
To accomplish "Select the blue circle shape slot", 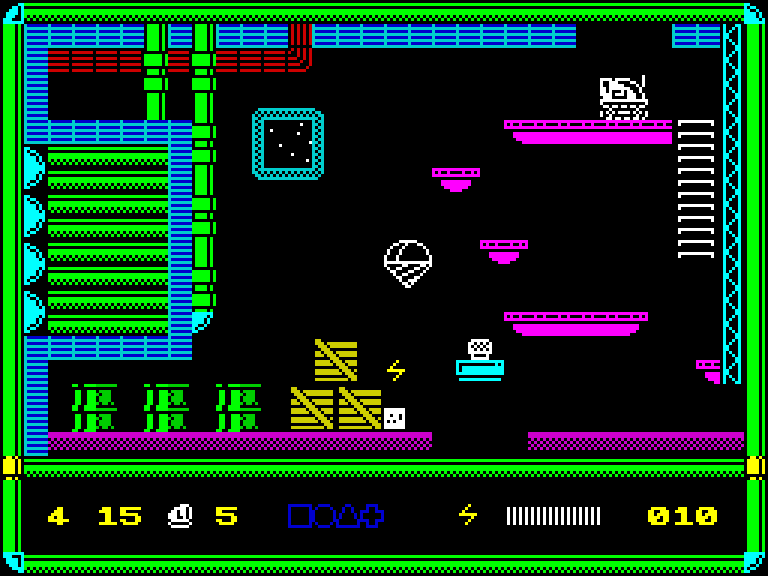I will (323, 516).
